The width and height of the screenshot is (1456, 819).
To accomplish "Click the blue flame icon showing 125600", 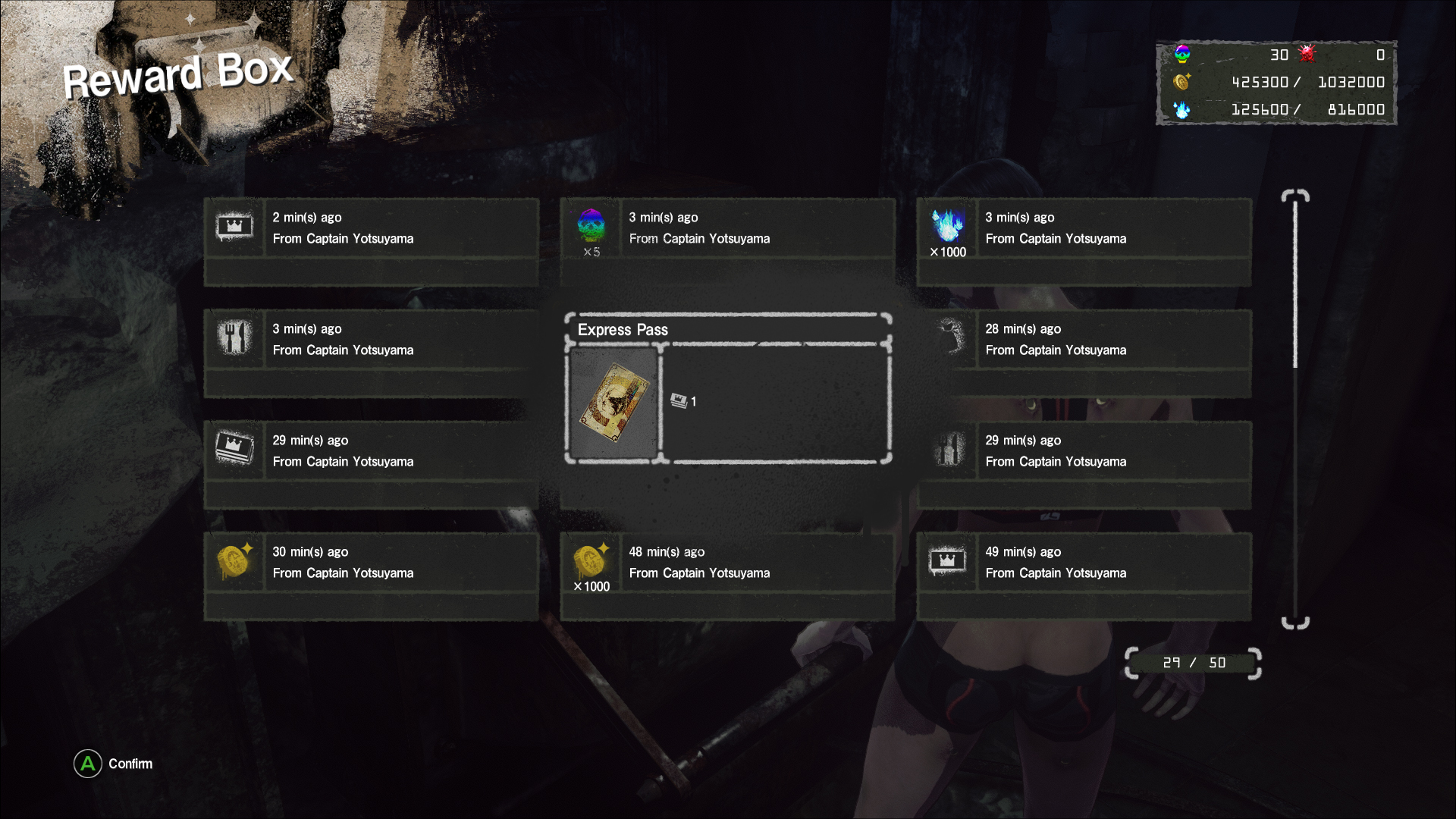I will click(x=1181, y=109).
